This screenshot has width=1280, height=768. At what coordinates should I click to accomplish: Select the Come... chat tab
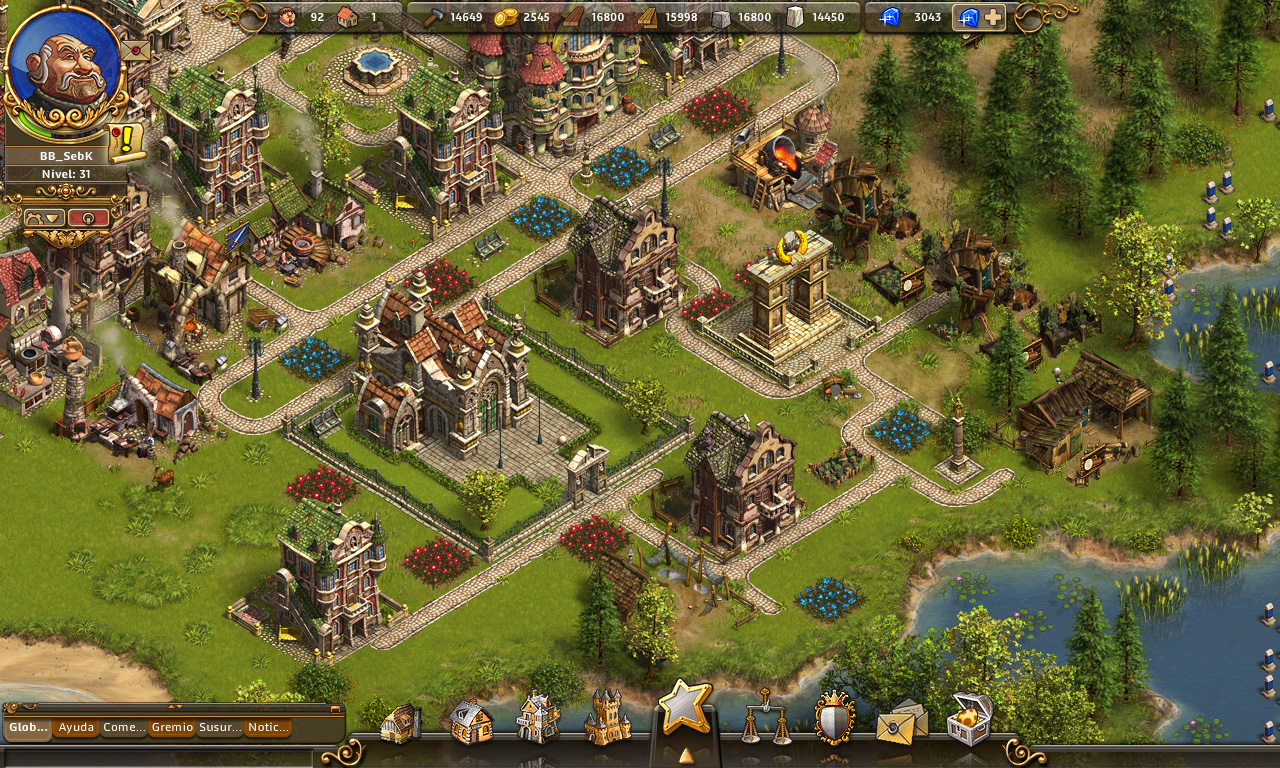point(124,728)
